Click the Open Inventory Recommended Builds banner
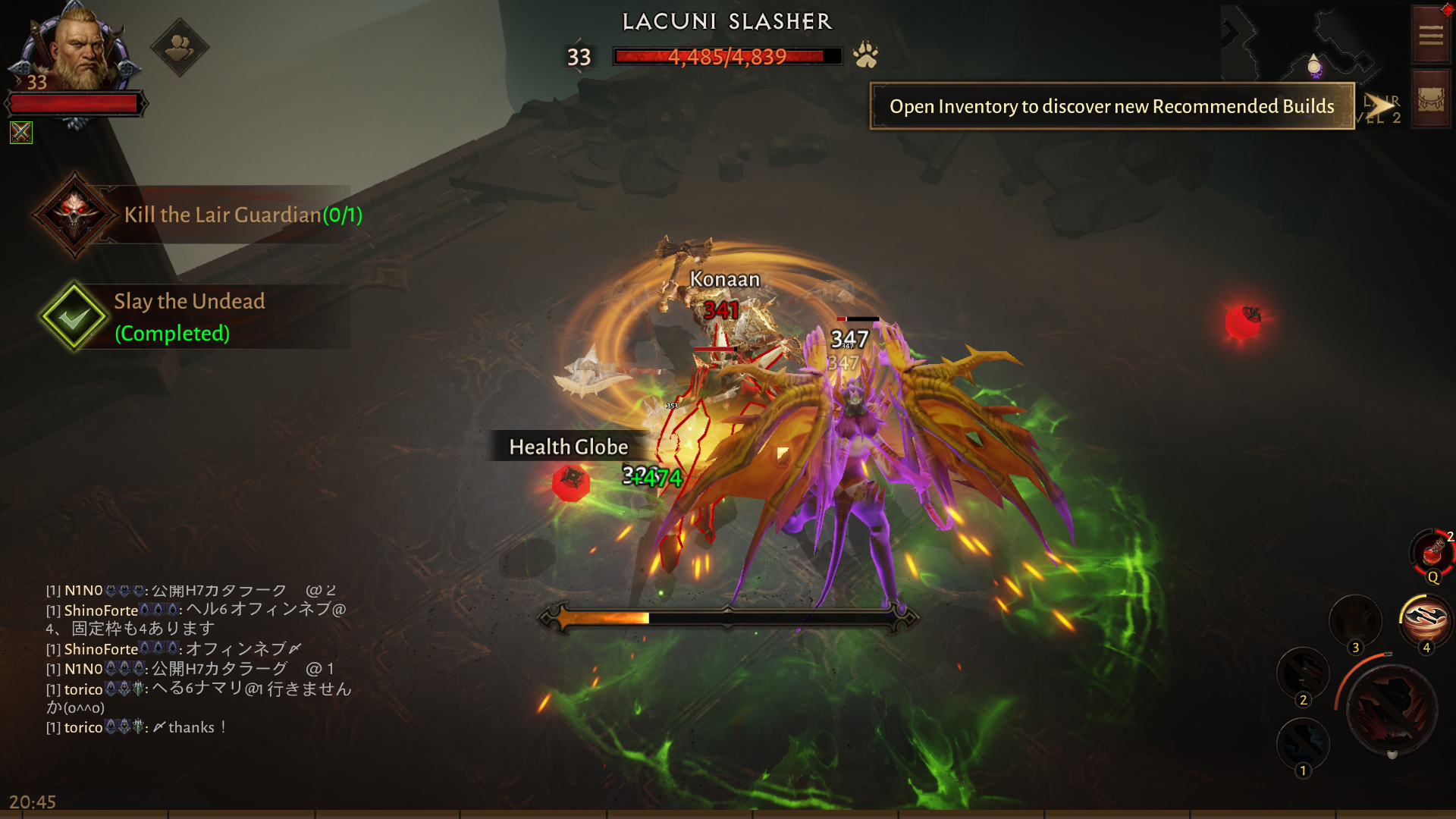The width and height of the screenshot is (1456, 819). click(1112, 106)
